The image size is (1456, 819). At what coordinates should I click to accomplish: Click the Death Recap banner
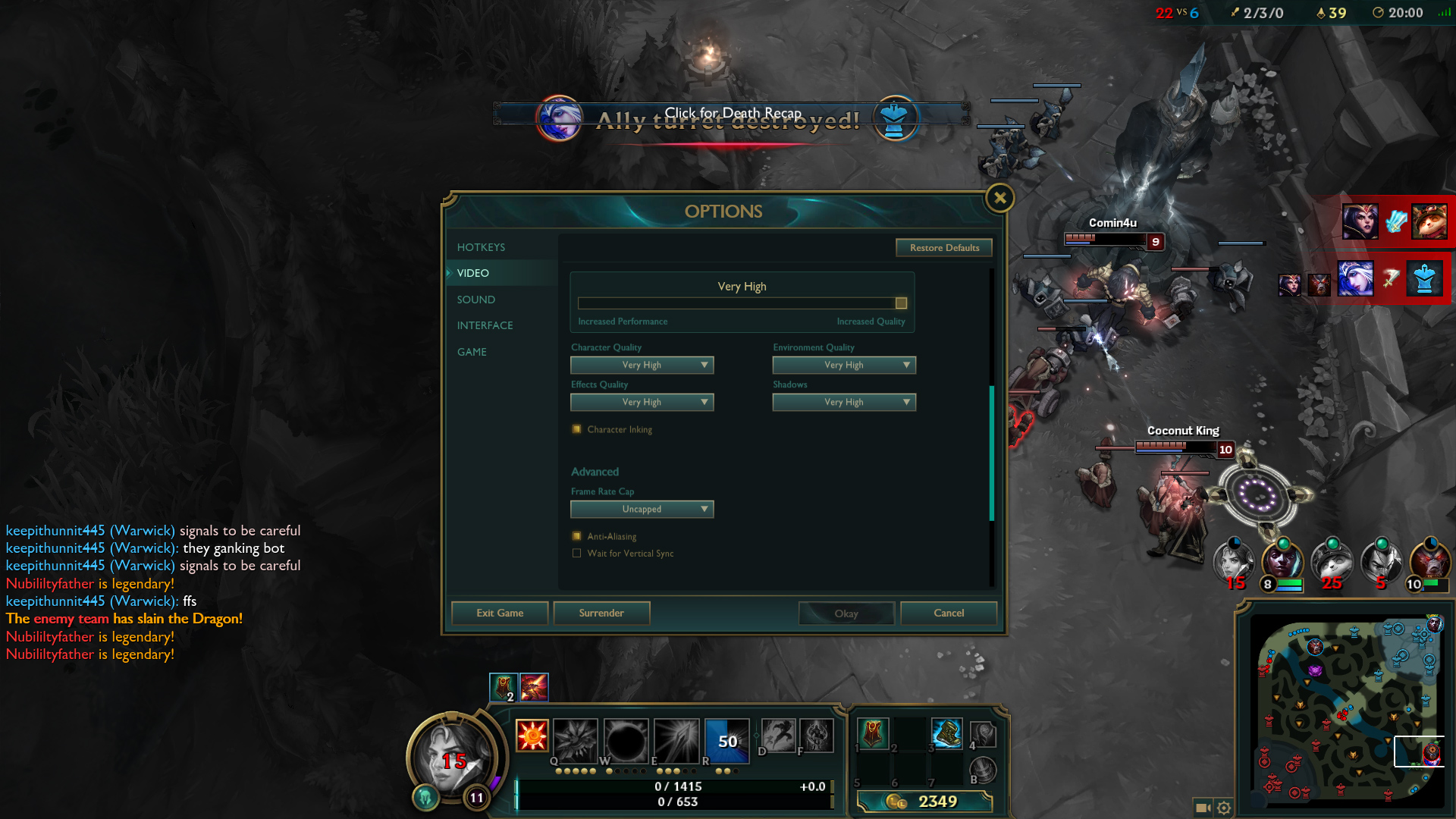click(732, 114)
